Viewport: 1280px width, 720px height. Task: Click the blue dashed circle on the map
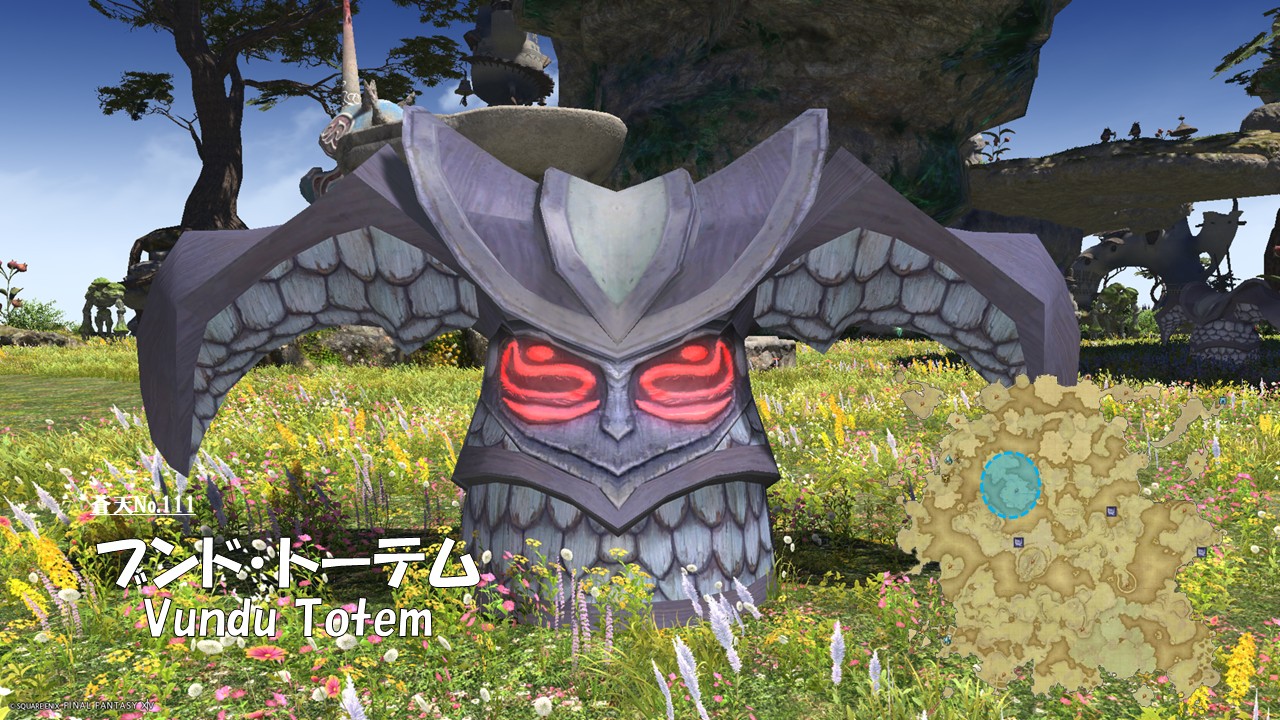[x=1010, y=484]
